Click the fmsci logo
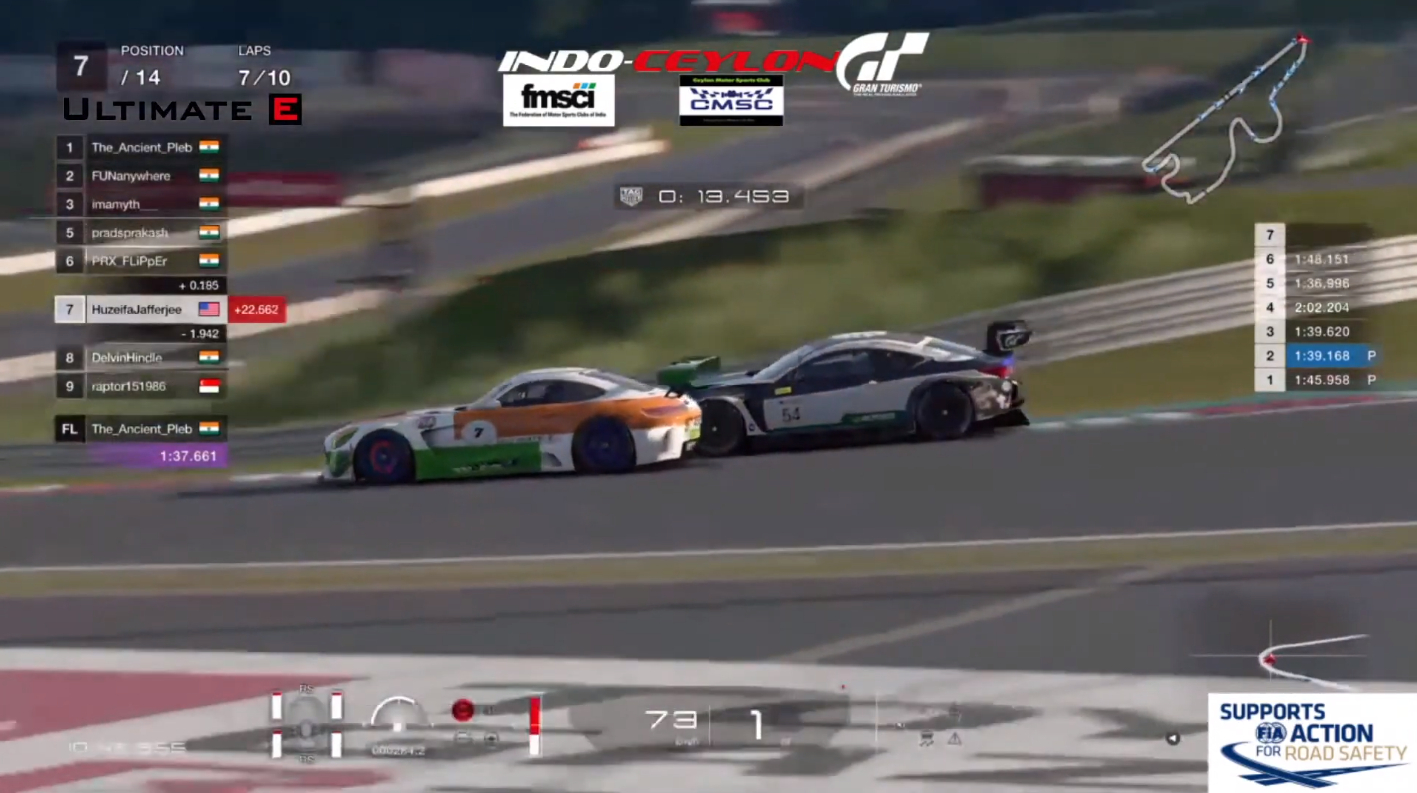Image resolution: width=1417 pixels, height=793 pixels. 558,100
